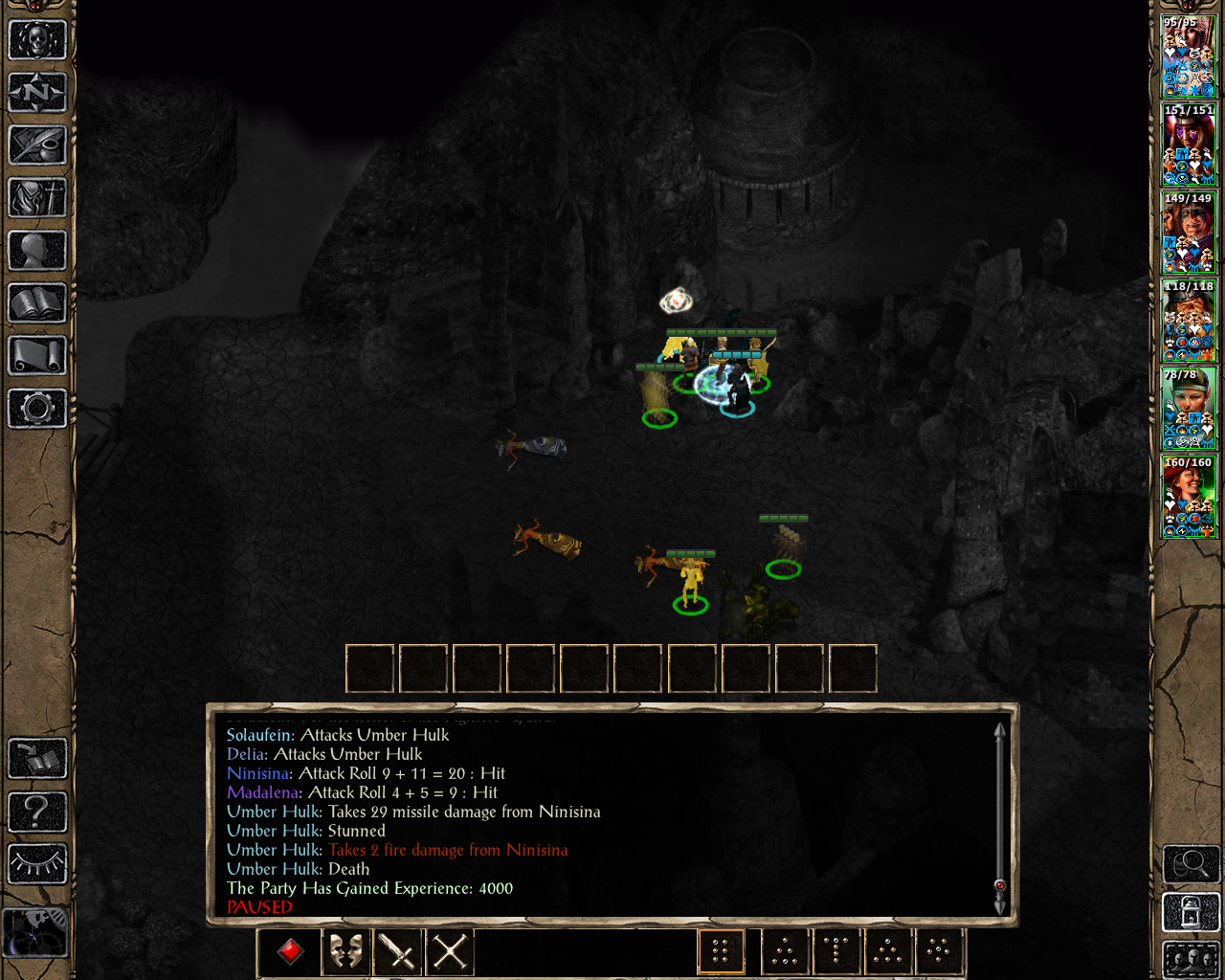Open the character record head icon
The image size is (1225, 980).
click(37, 251)
